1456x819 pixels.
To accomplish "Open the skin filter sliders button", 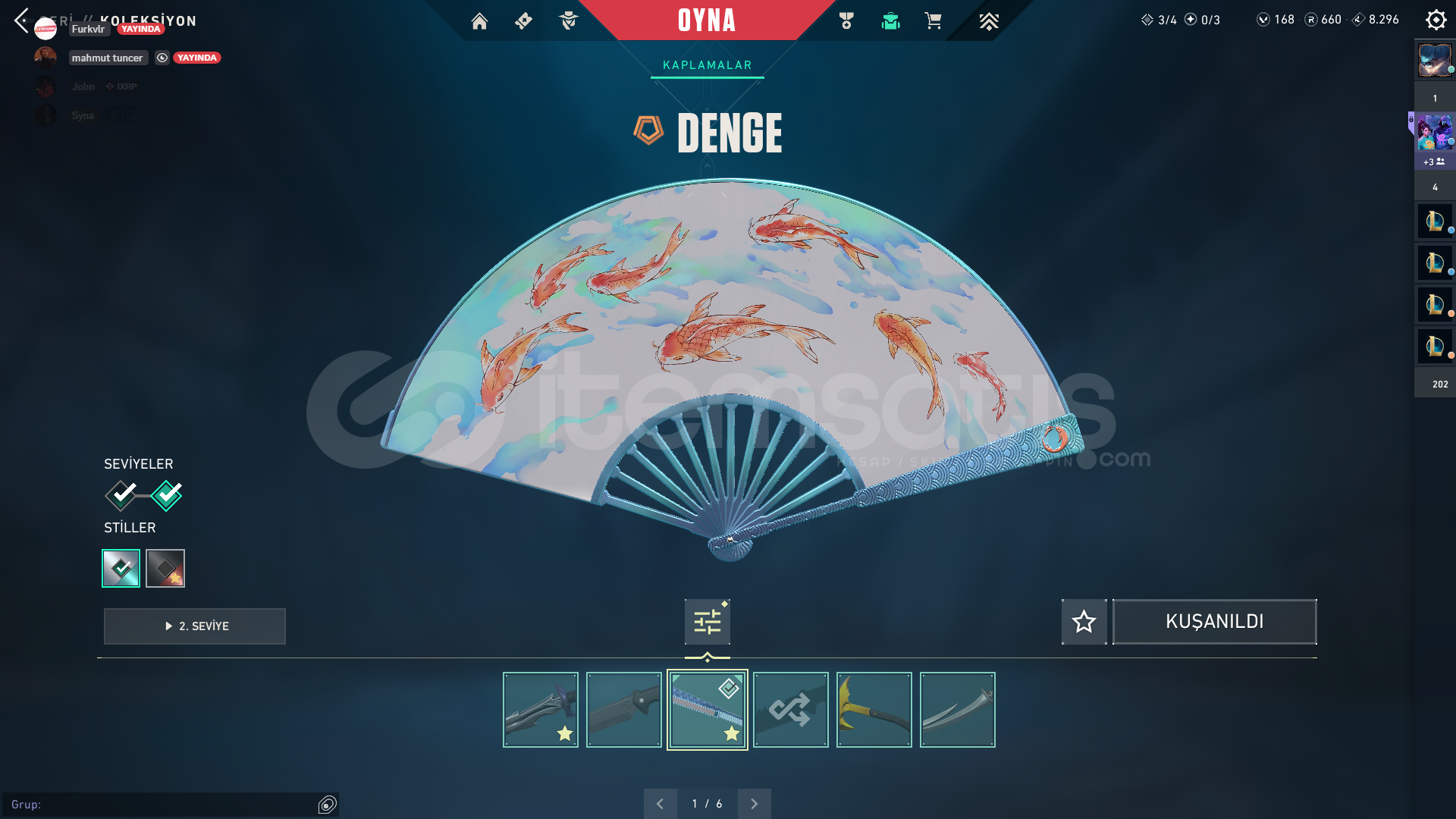I will (x=707, y=622).
